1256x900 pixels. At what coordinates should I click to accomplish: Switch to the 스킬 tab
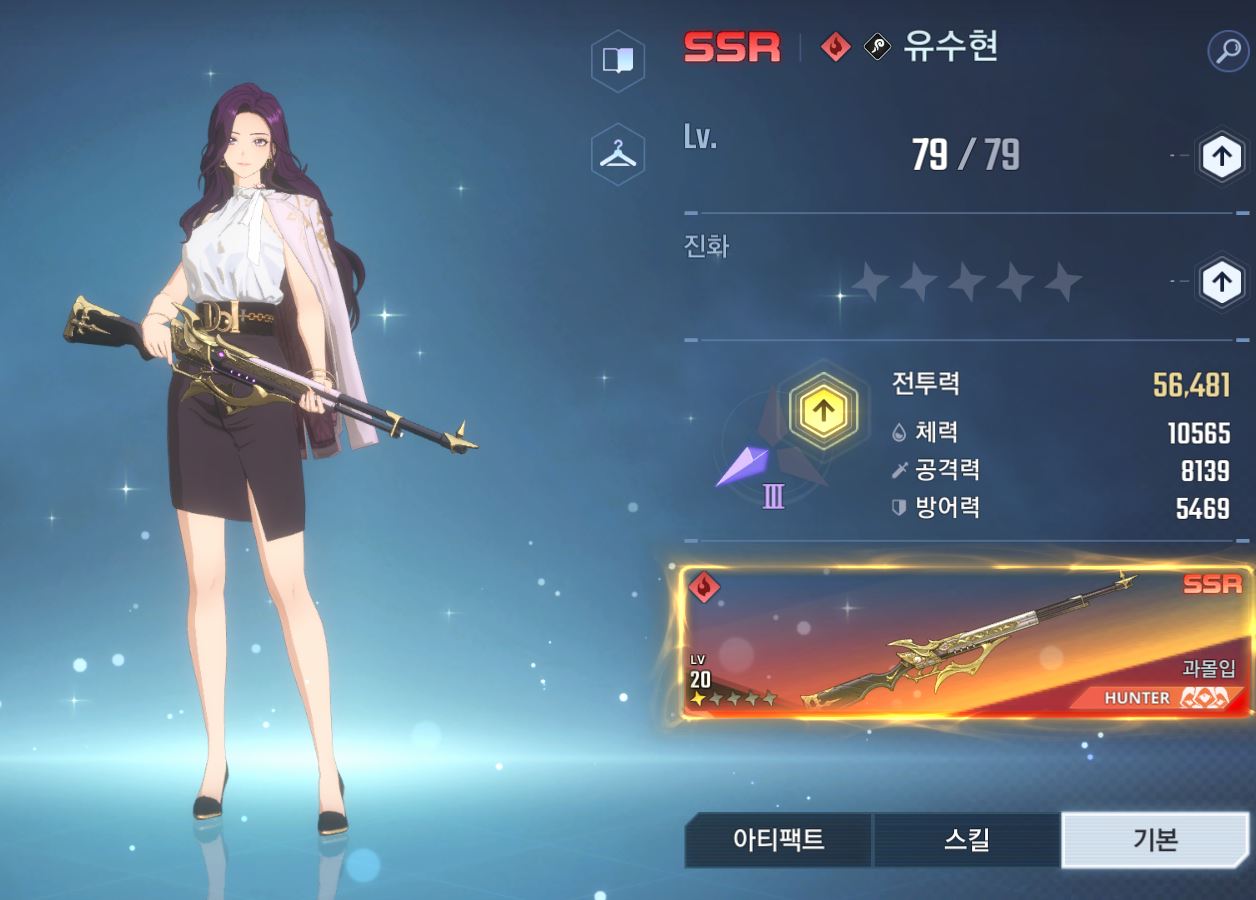click(x=966, y=840)
